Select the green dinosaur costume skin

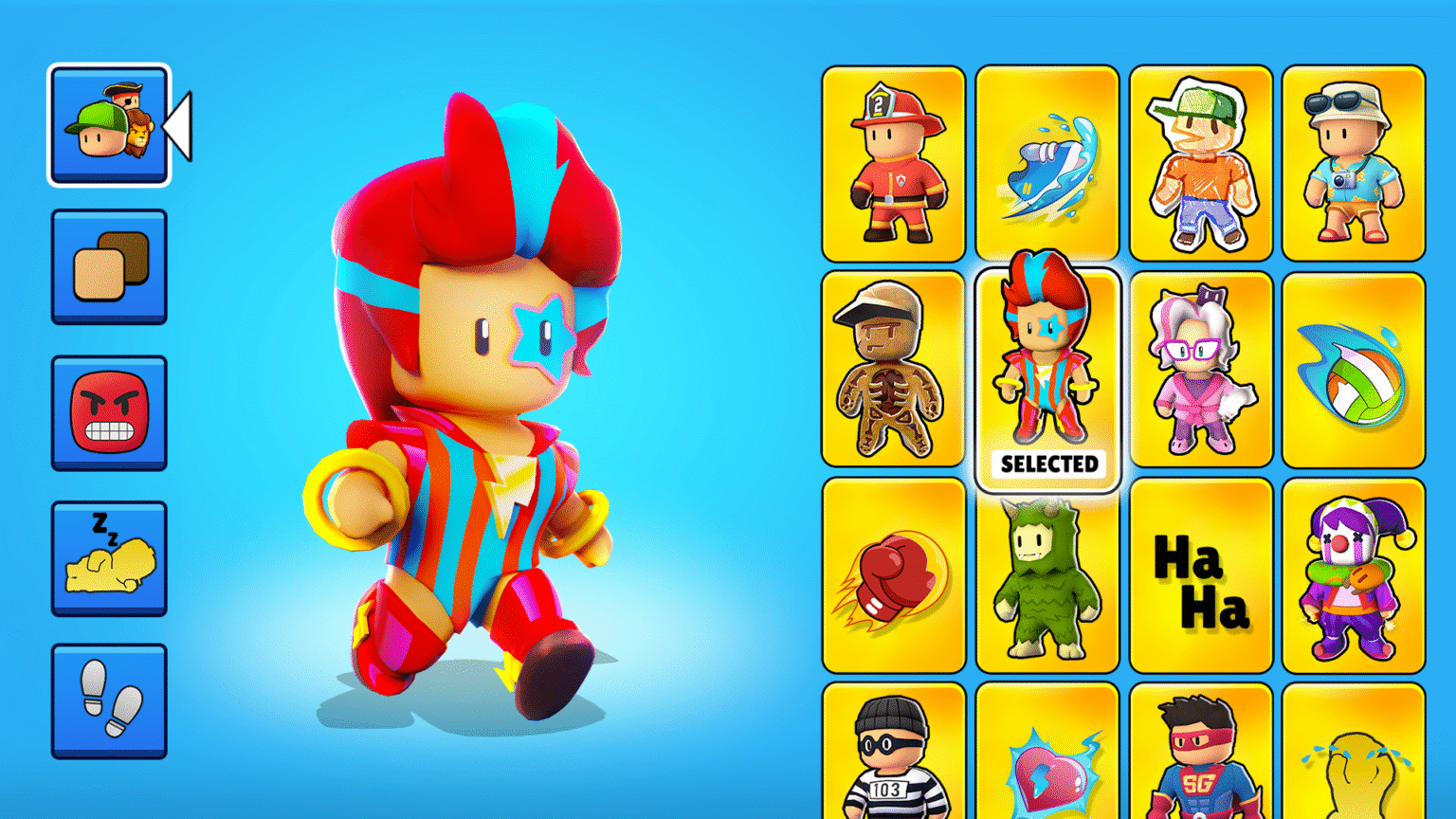tap(1046, 573)
